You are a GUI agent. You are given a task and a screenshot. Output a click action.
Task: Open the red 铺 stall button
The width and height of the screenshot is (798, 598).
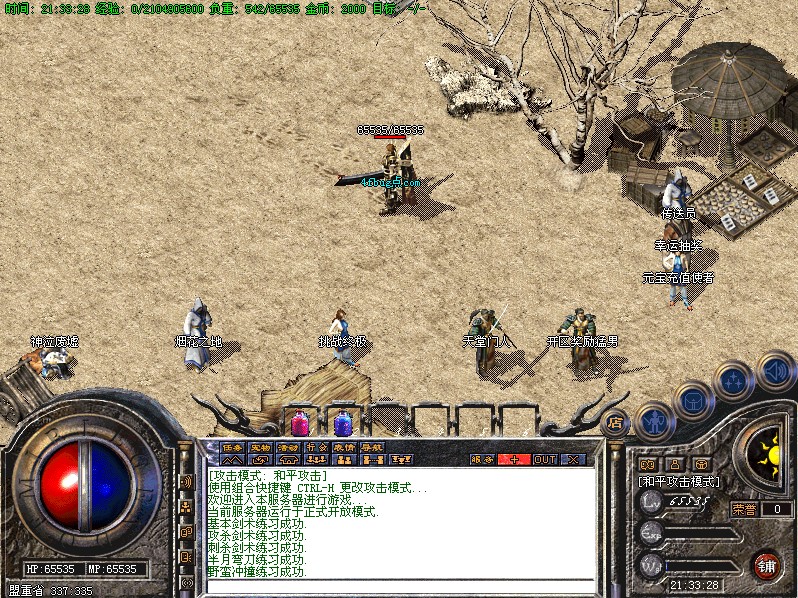click(767, 566)
